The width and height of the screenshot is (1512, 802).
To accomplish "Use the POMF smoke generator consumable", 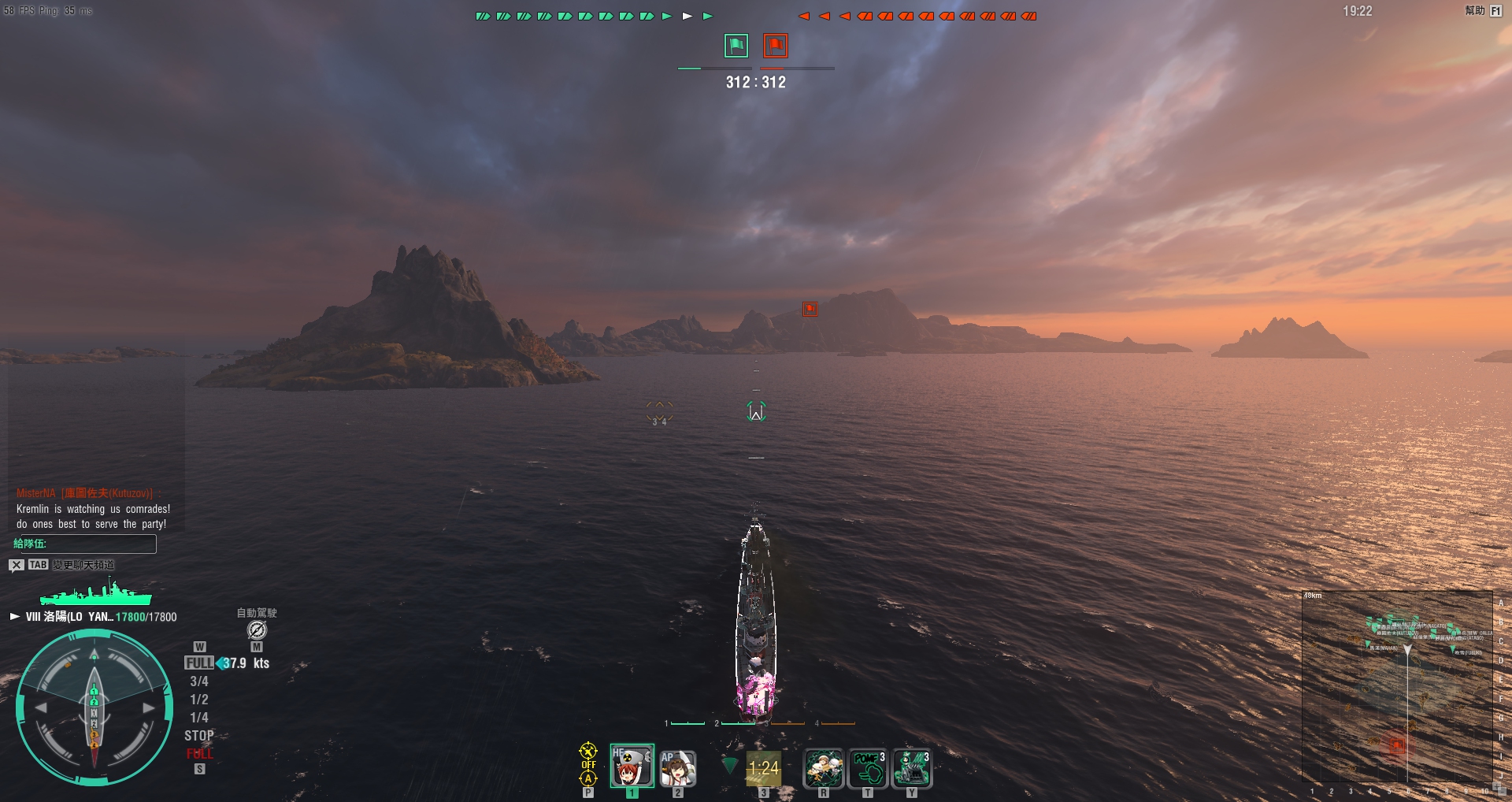I will tap(868, 768).
